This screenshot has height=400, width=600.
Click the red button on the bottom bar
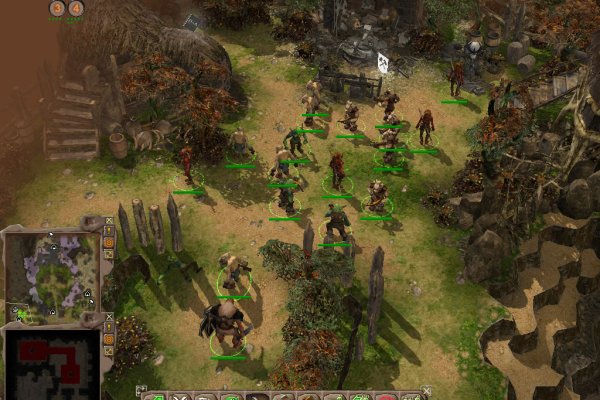pyautogui.click(x=387, y=397)
